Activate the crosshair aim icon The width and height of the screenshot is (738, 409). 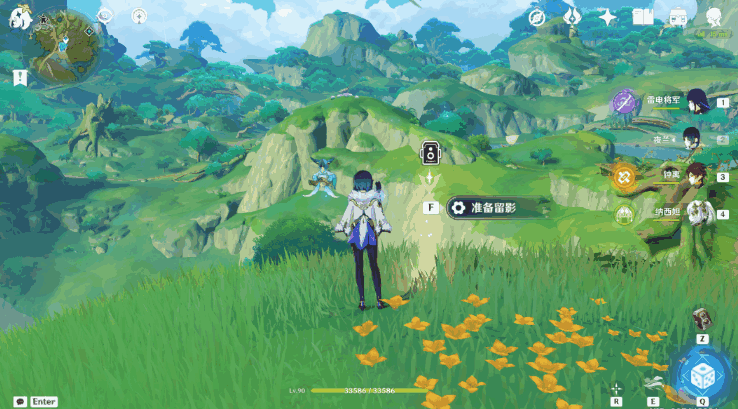[x=616, y=387]
